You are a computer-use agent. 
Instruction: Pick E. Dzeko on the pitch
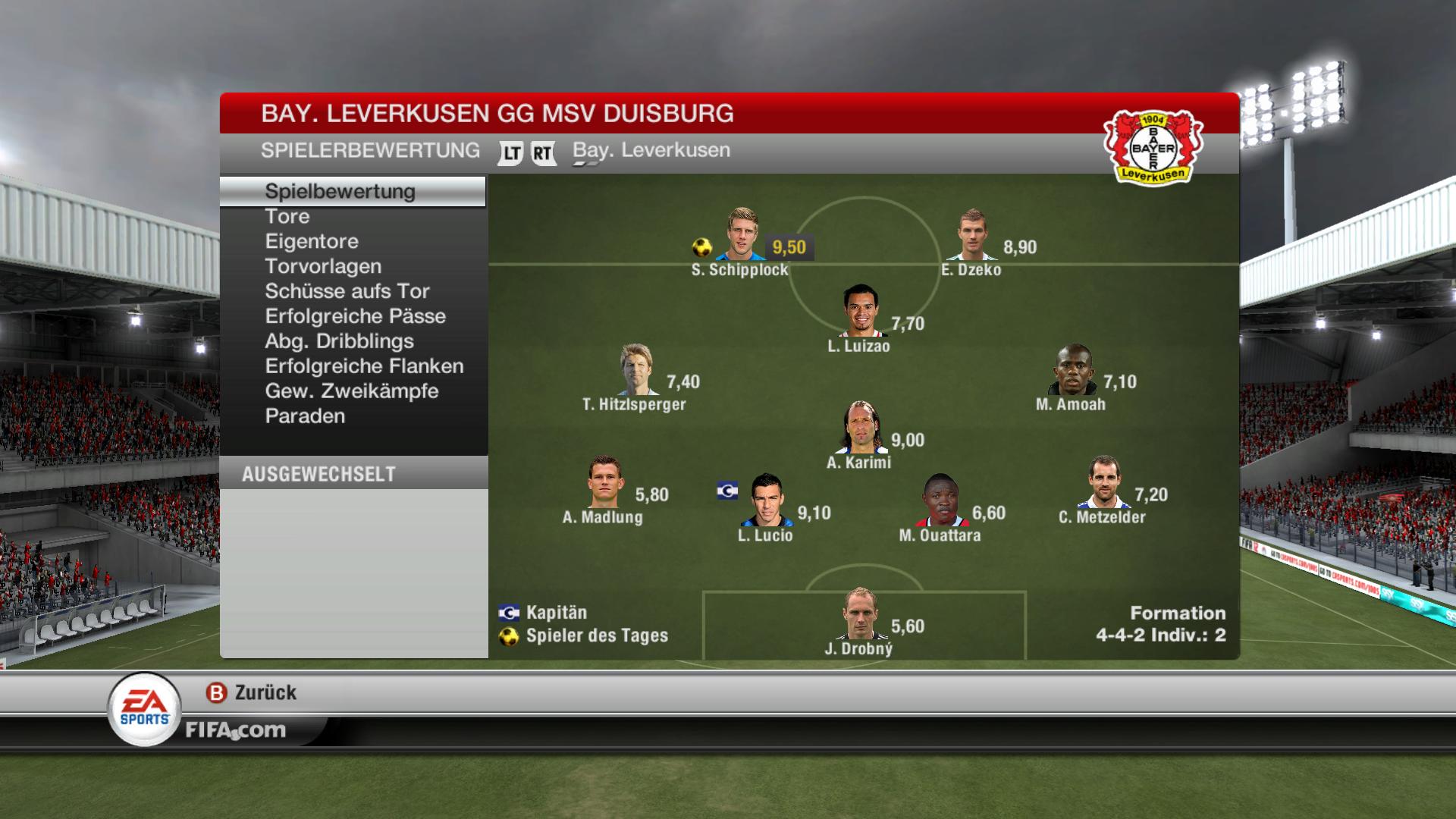coord(972,235)
